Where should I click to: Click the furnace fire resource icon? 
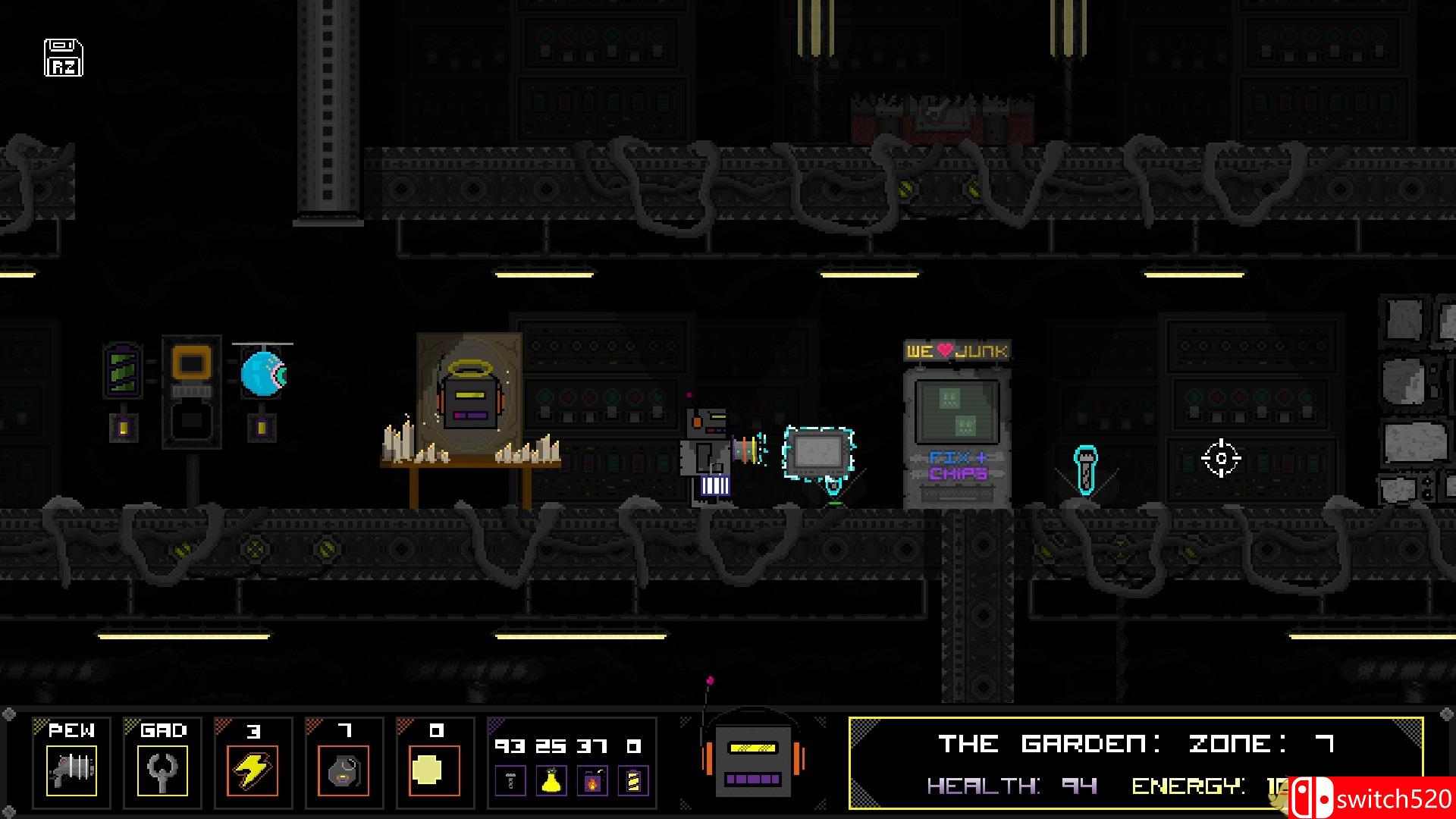[592, 779]
